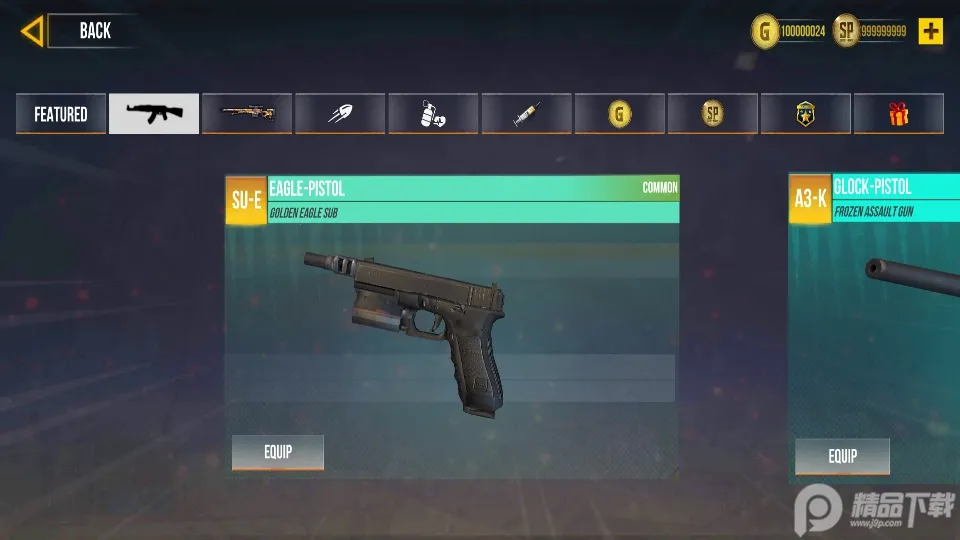Open the Featured tab

pyautogui.click(x=61, y=114)
